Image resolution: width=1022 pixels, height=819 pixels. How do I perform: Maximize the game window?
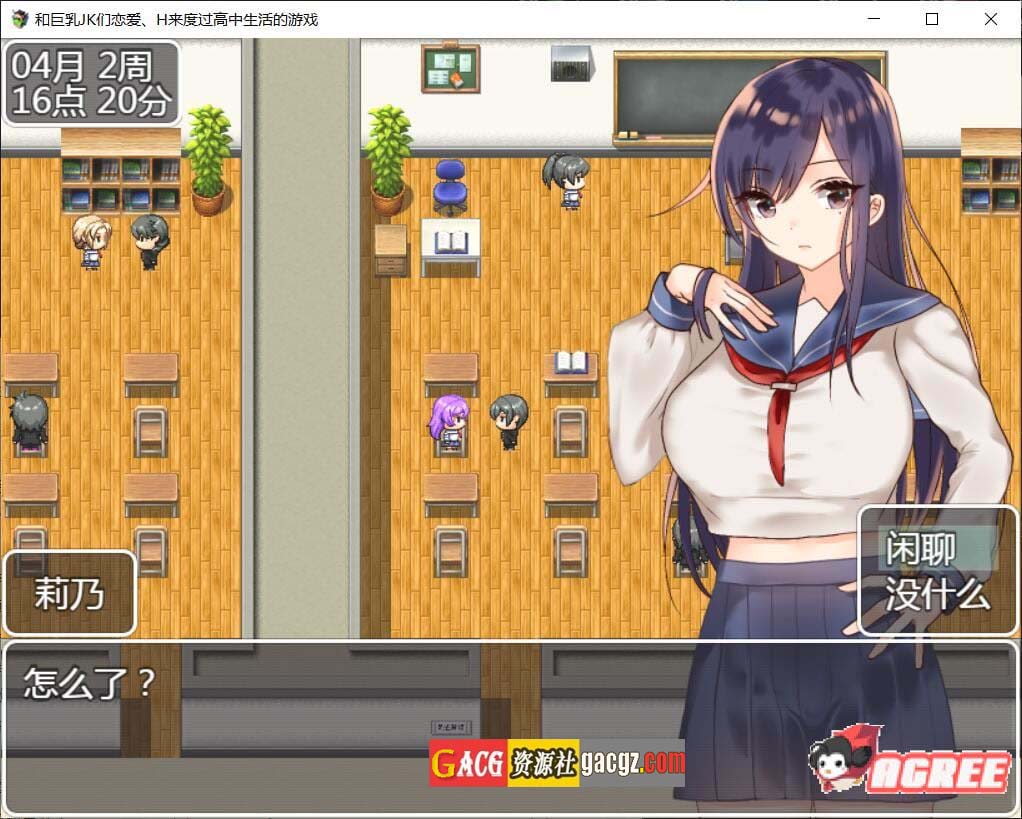tap(931, 19)
